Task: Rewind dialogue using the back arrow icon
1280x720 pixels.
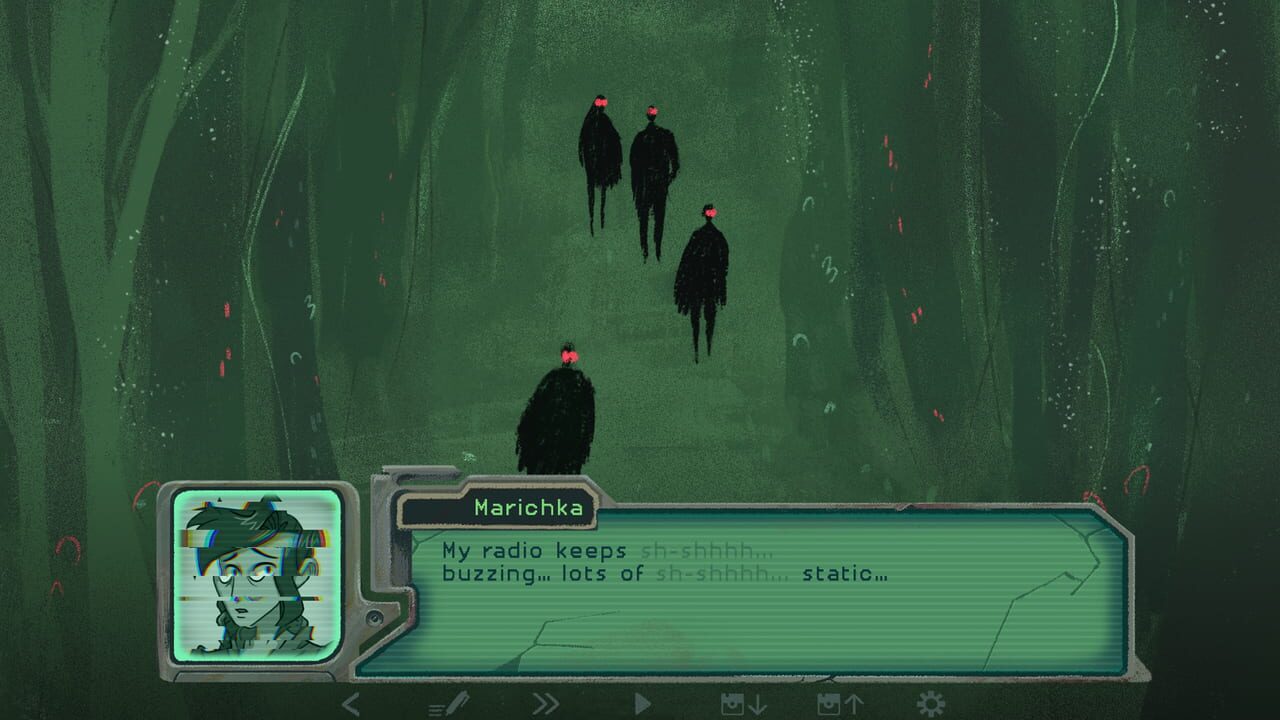Action: (349, 703)
